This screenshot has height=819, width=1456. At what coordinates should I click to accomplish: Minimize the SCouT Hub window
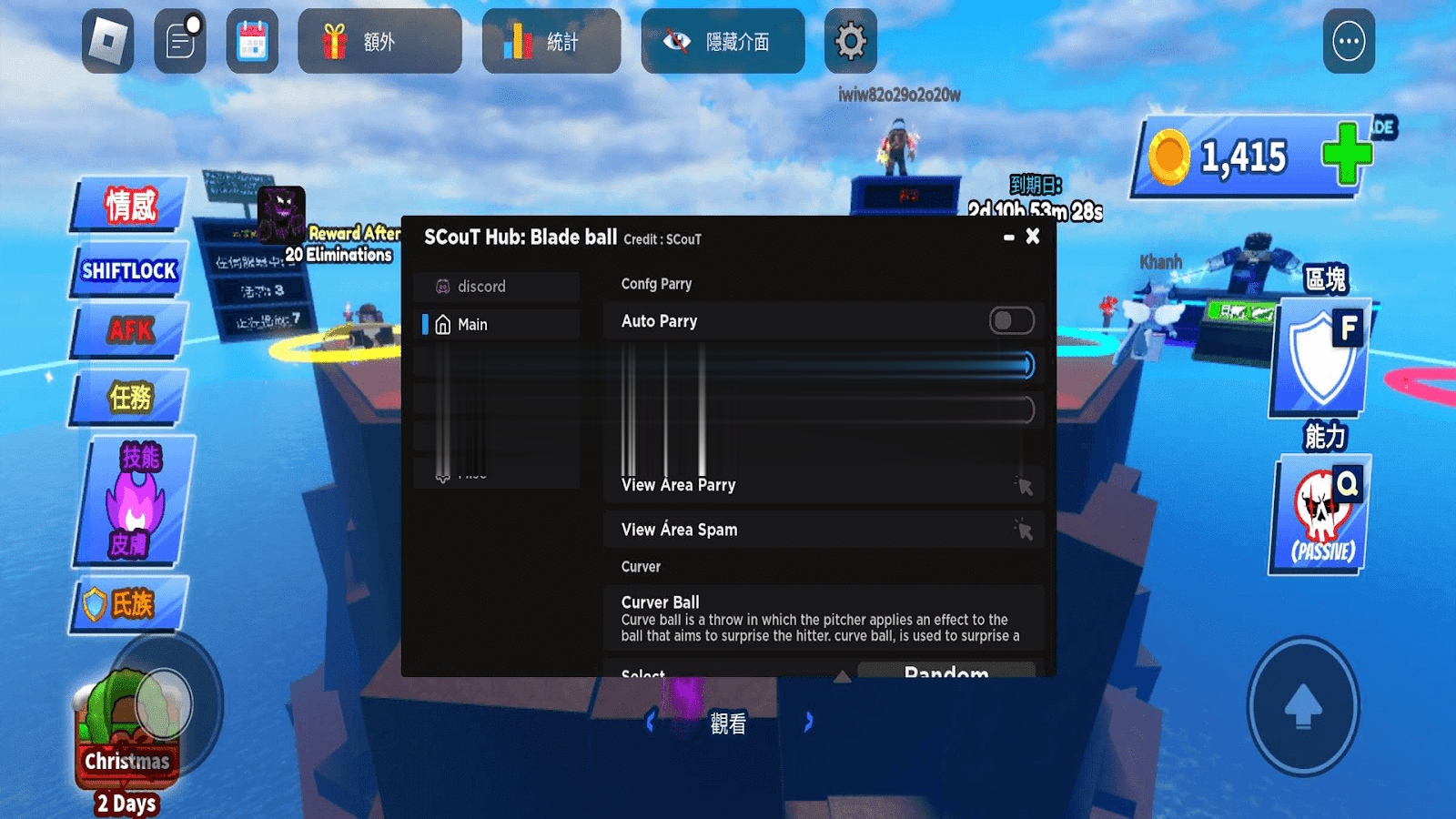1008,238
